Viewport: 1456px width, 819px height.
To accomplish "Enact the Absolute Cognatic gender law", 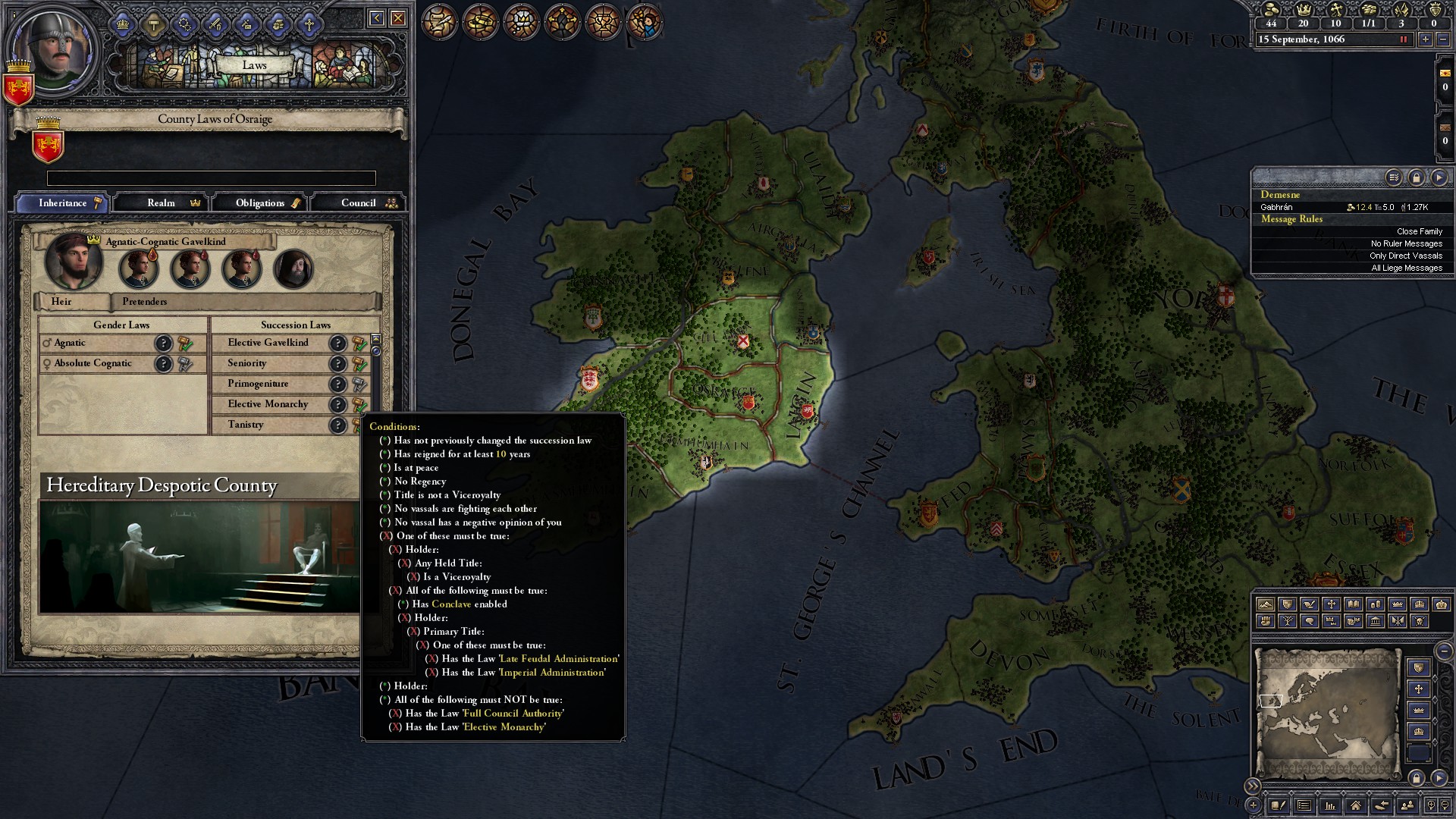I will click(185, 364).
